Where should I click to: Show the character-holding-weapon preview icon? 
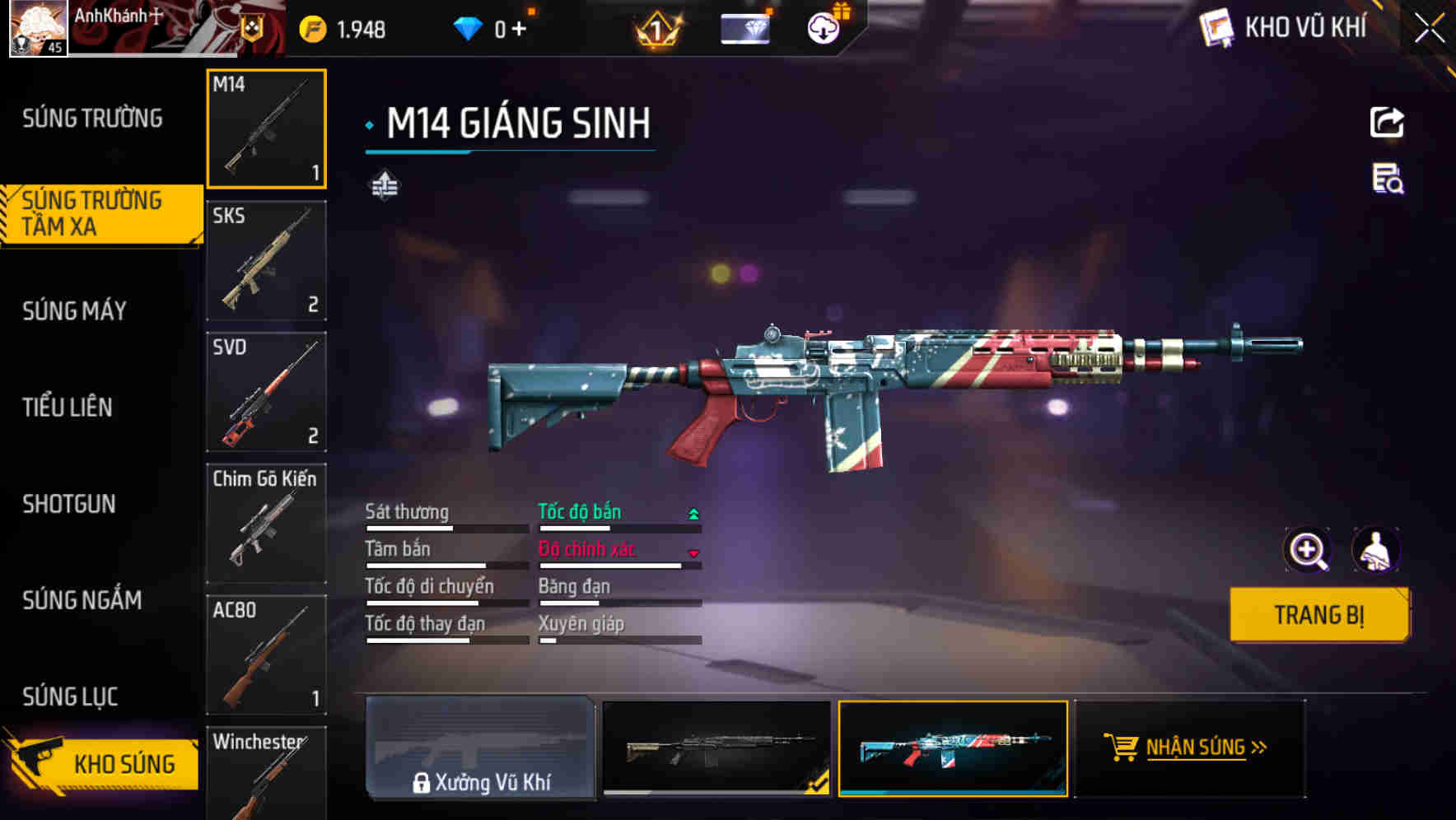coord(1377,550)
